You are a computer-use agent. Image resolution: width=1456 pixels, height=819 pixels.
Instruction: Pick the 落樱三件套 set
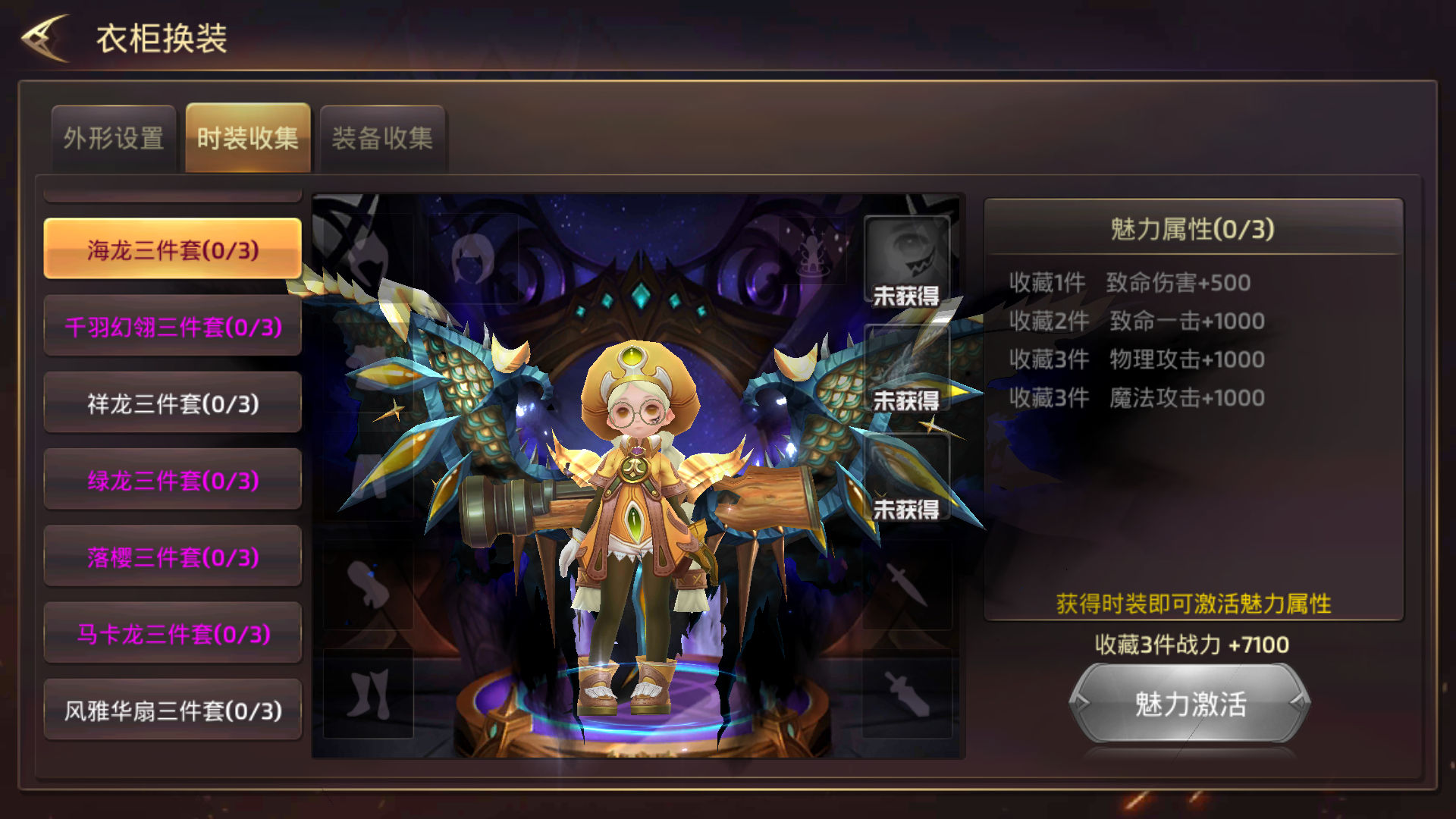[x=173, y=557]
